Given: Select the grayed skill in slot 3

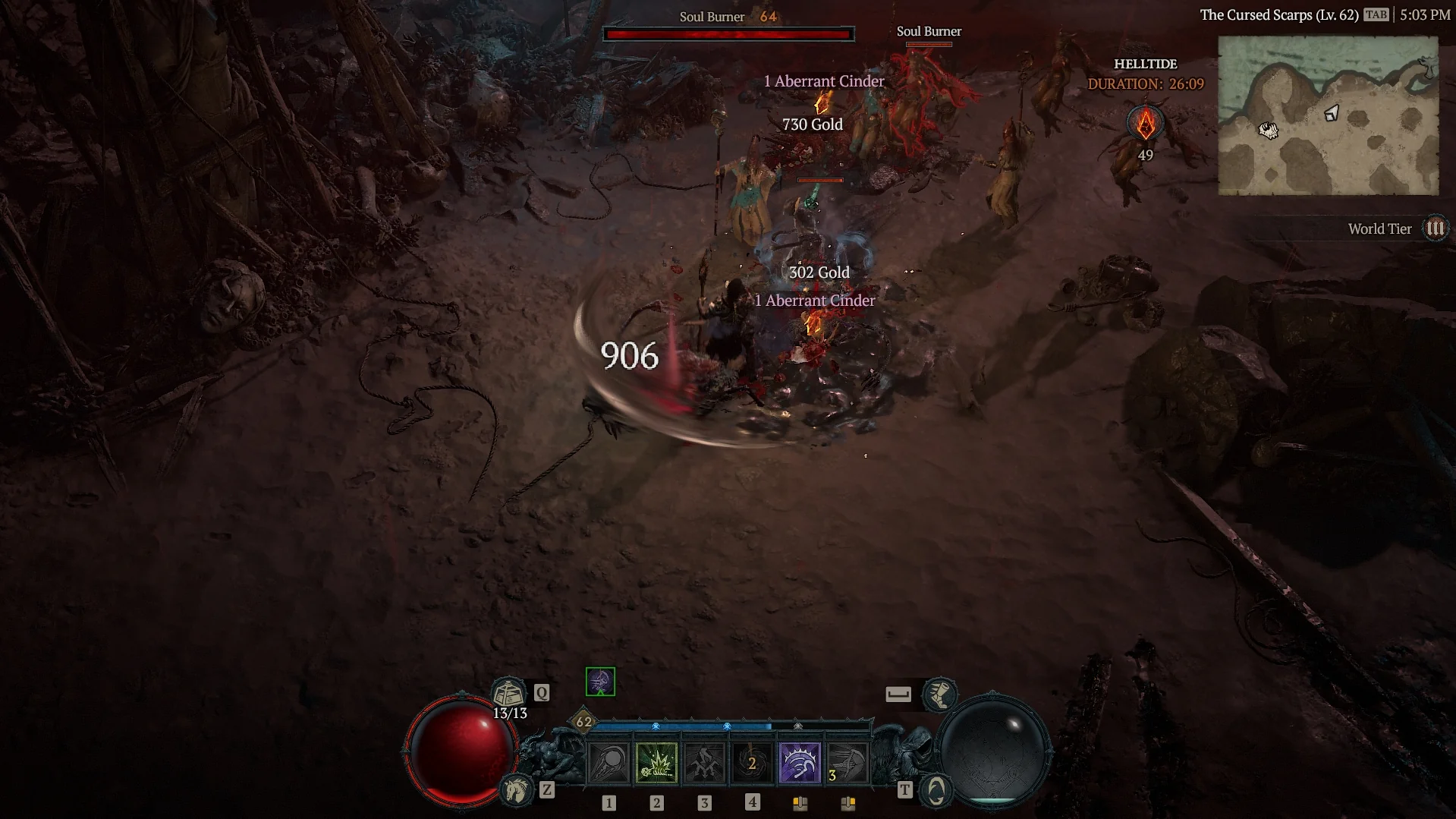Looking at the screenshot, I should (704, 762).
